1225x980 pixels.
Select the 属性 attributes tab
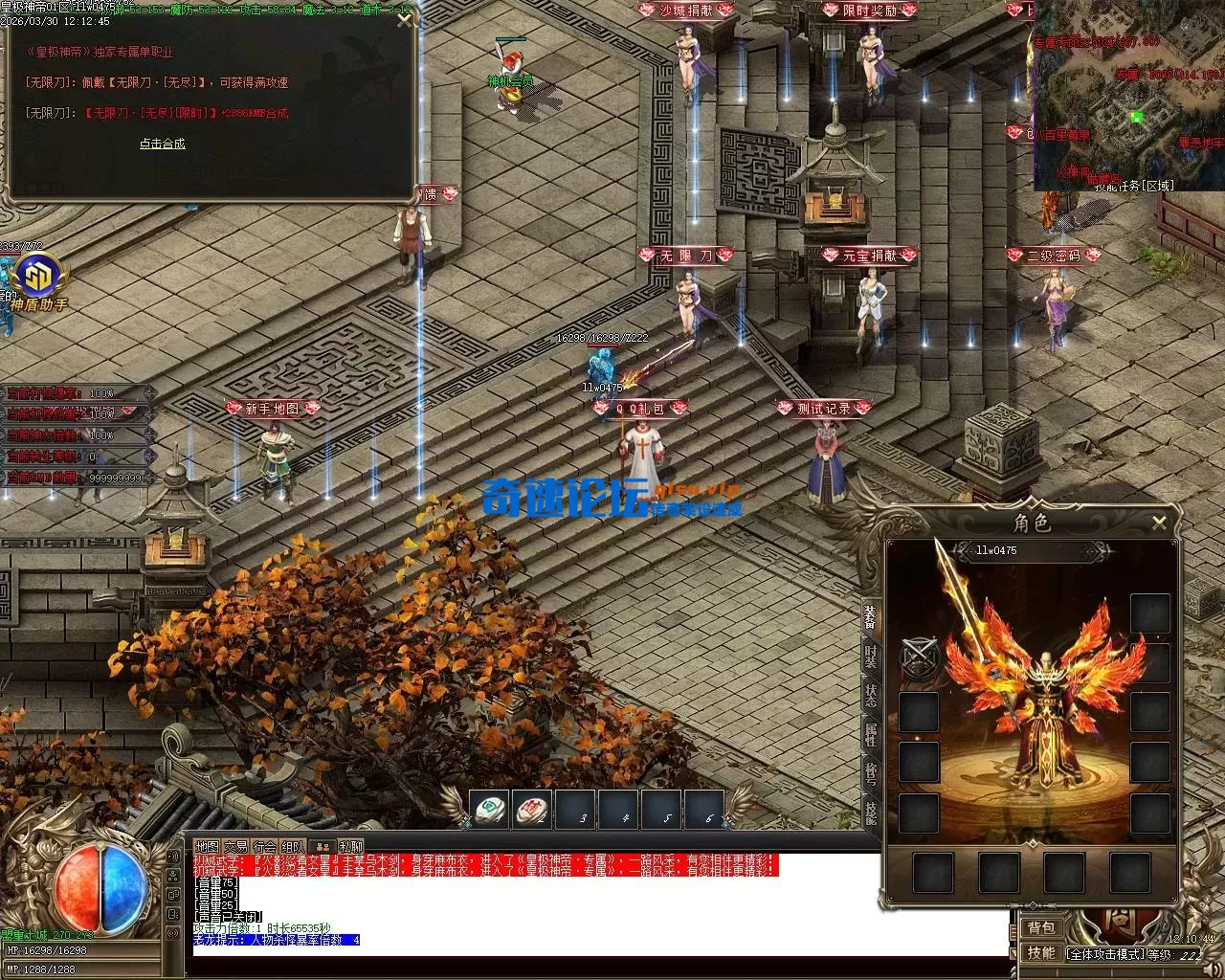point(871,734)
